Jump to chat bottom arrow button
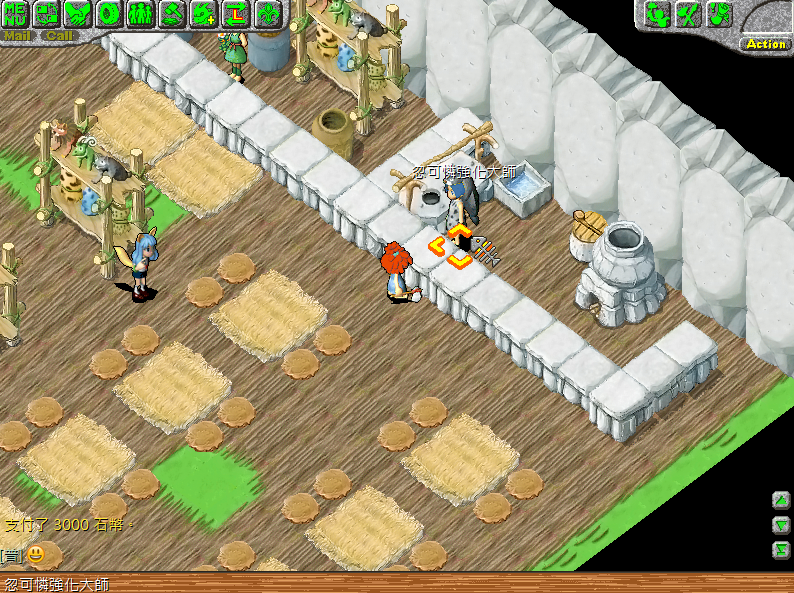This screenshot has width=794, height=593. [781, 549]
